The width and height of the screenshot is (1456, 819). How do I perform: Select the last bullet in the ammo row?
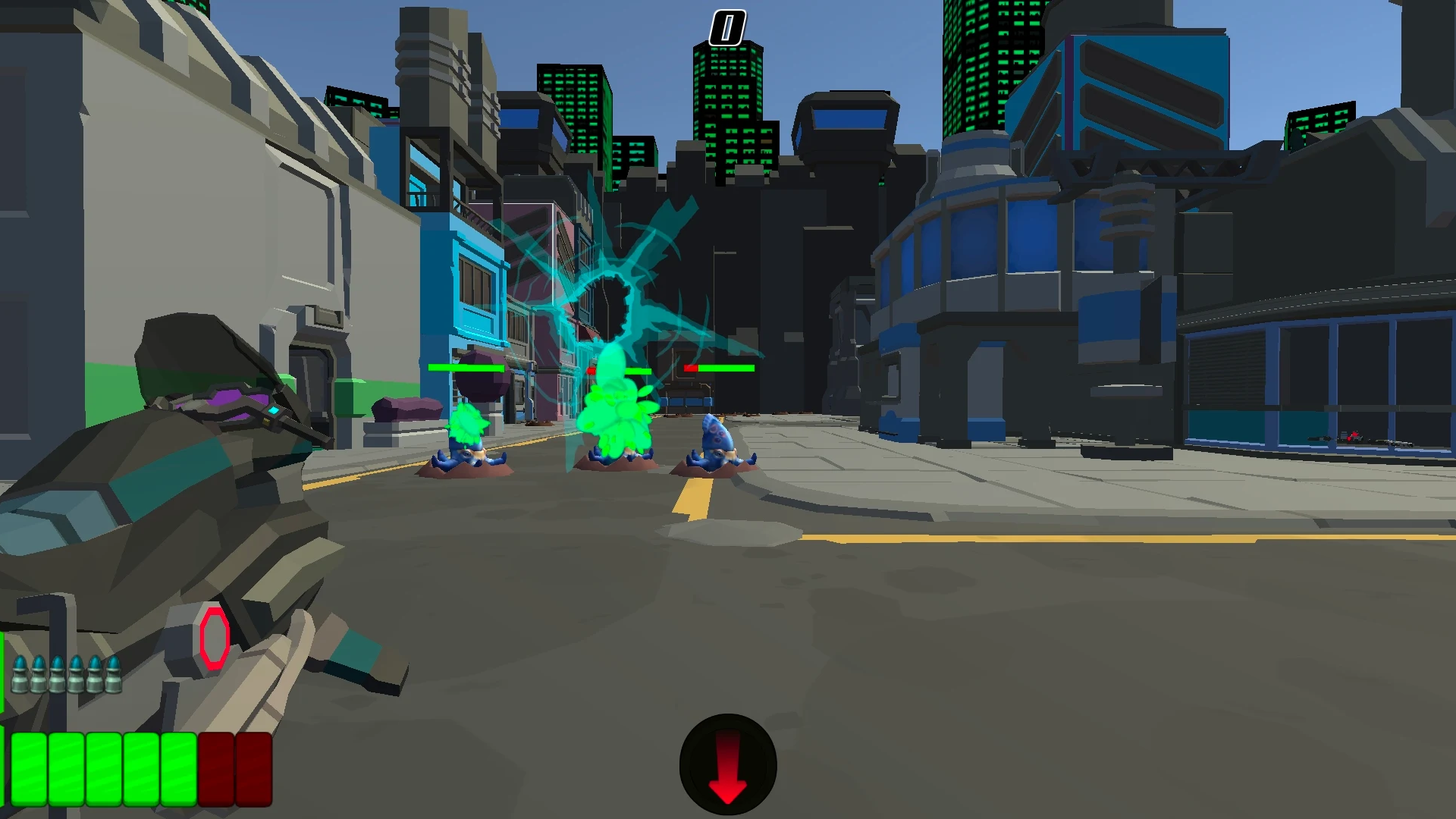click(113, 673)
